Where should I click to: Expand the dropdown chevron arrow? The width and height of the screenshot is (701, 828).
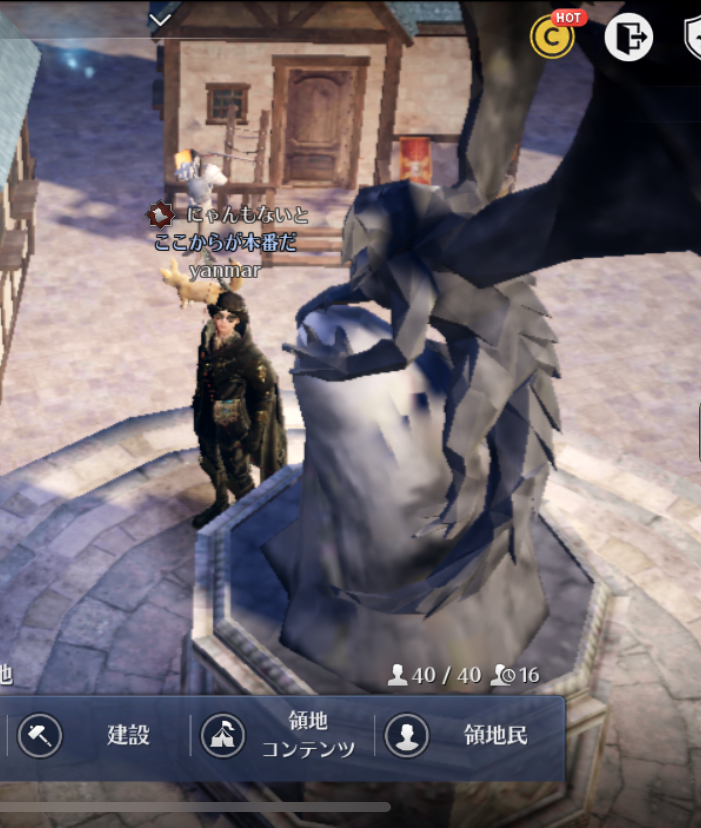point(161,18)
